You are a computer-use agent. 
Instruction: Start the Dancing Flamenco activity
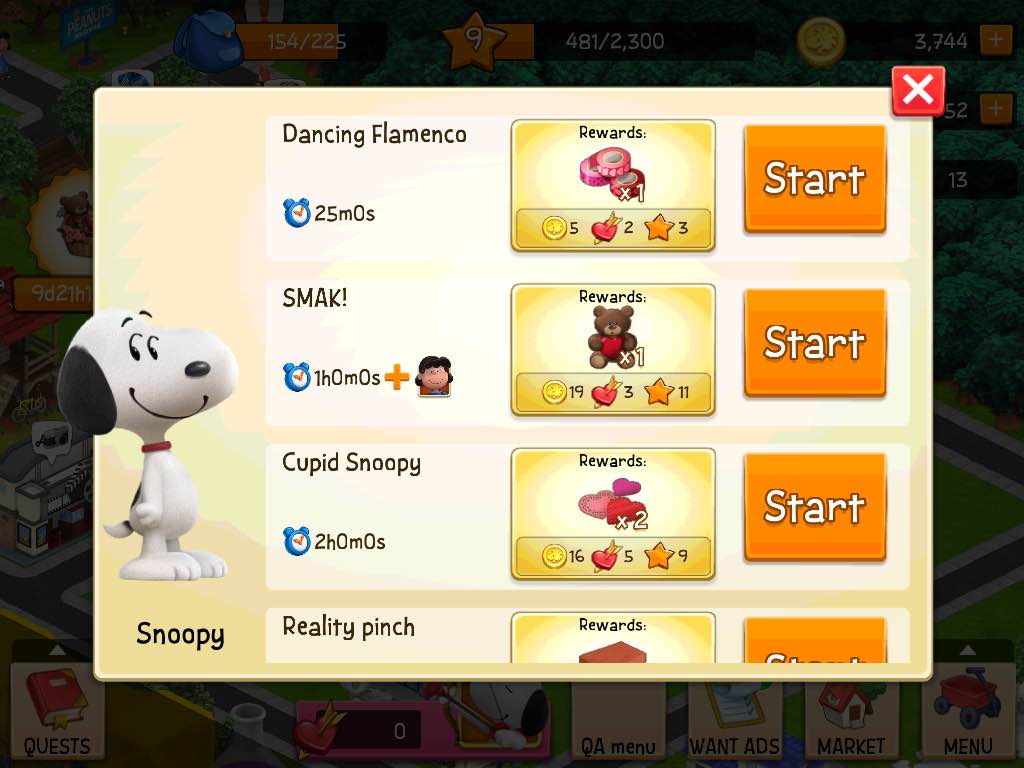coord(814,179)
